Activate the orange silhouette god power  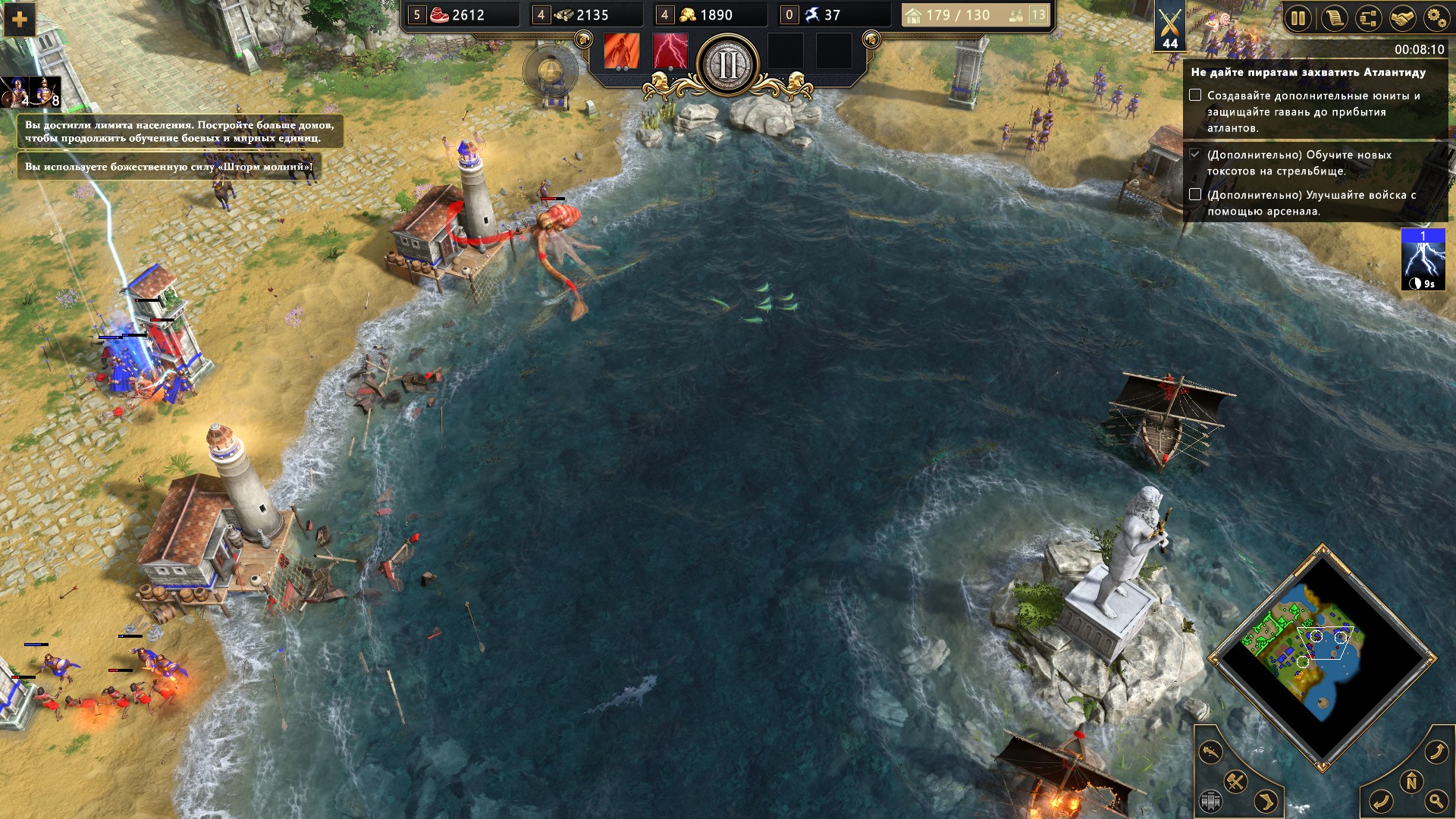[x=621, y=52]
